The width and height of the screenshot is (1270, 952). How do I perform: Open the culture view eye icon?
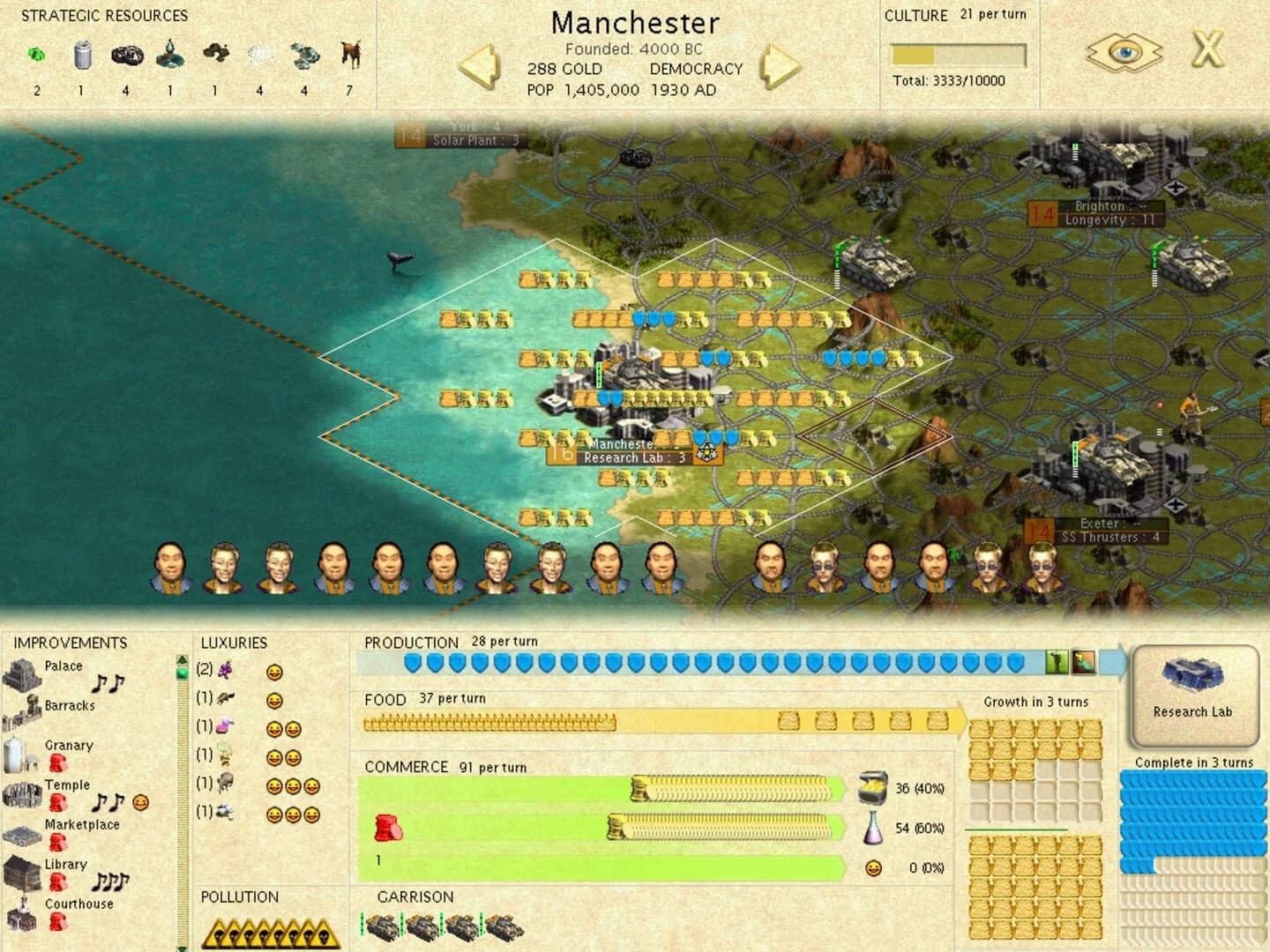[1123, 53]
